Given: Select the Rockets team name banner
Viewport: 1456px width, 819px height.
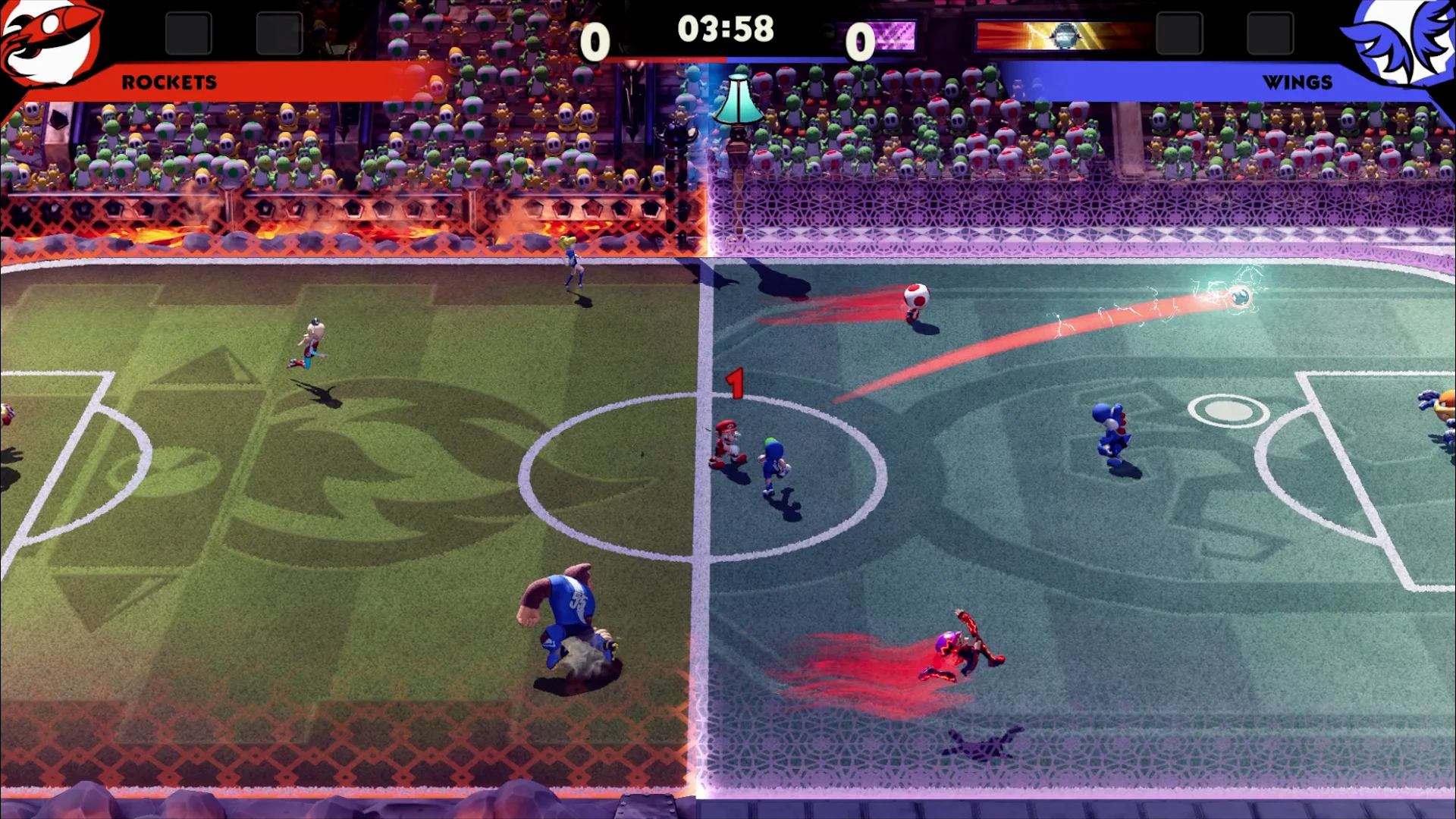Looking at the screenshot, I should pyautogui.click(x=169, y=82).
